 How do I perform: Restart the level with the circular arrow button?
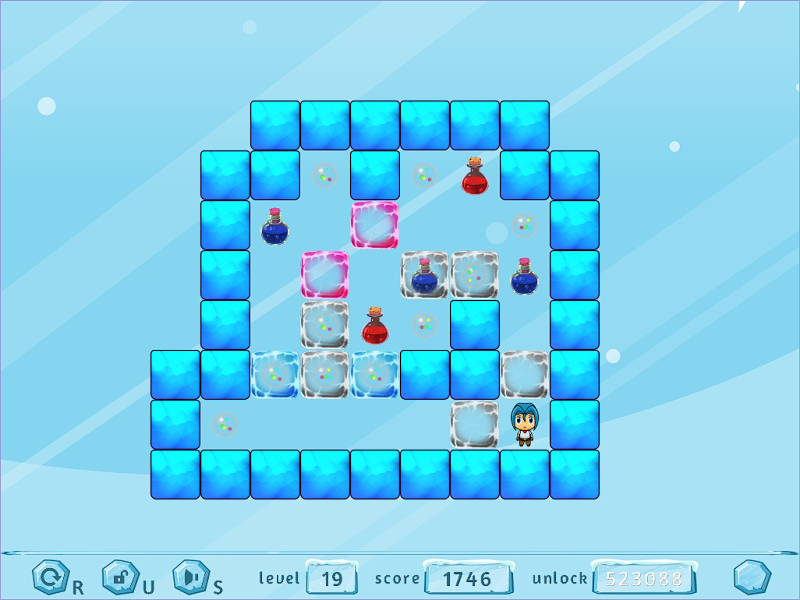[x=48, y=577]
